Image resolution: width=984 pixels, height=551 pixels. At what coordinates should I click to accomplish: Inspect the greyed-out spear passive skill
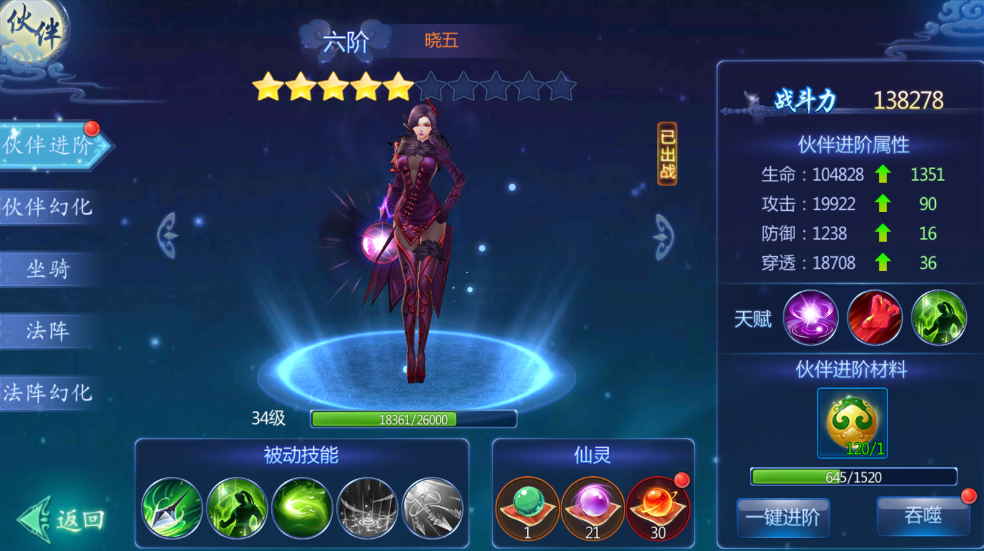pos(432,508)
